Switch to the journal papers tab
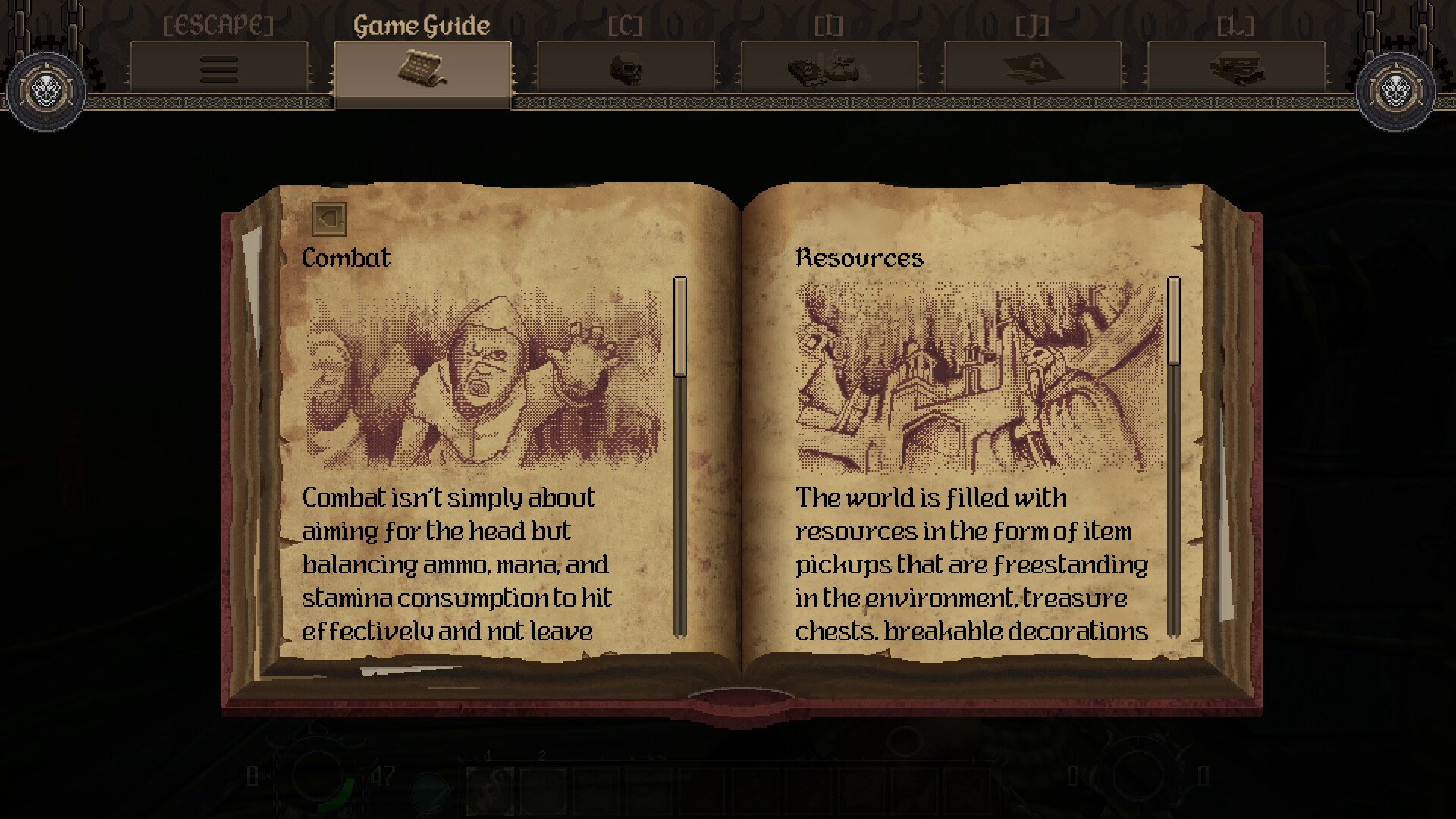Image resolution: width=1456 pixels, height=819 pixels. click(x=1032, y=69)
